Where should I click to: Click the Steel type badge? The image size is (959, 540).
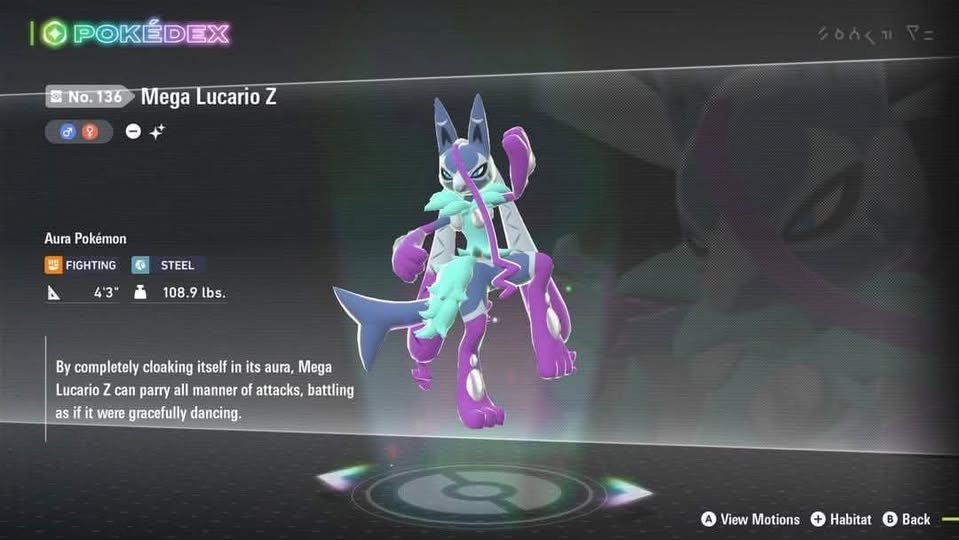167,265
